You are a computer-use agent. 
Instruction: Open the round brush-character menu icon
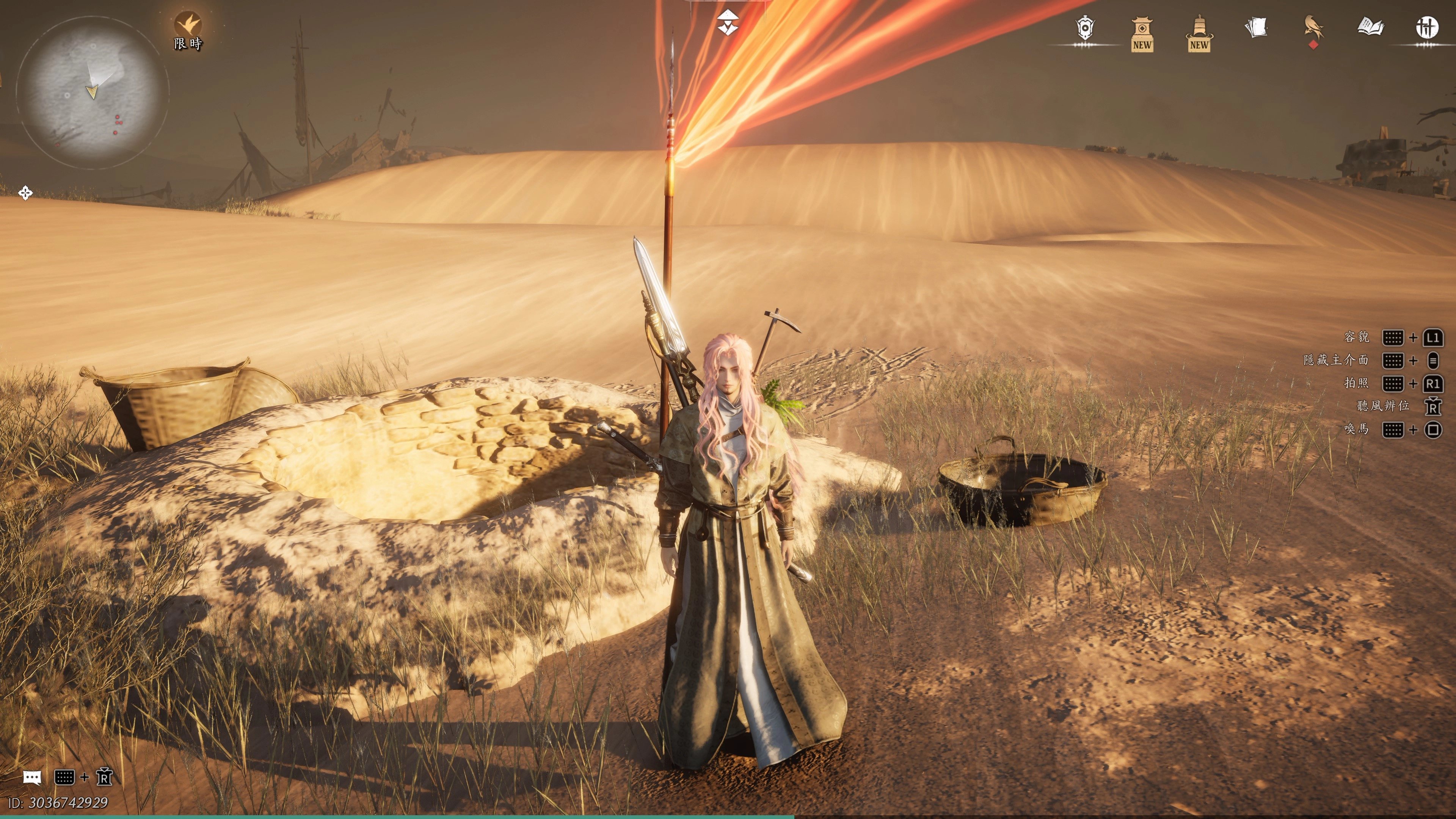coord(1426,27)
